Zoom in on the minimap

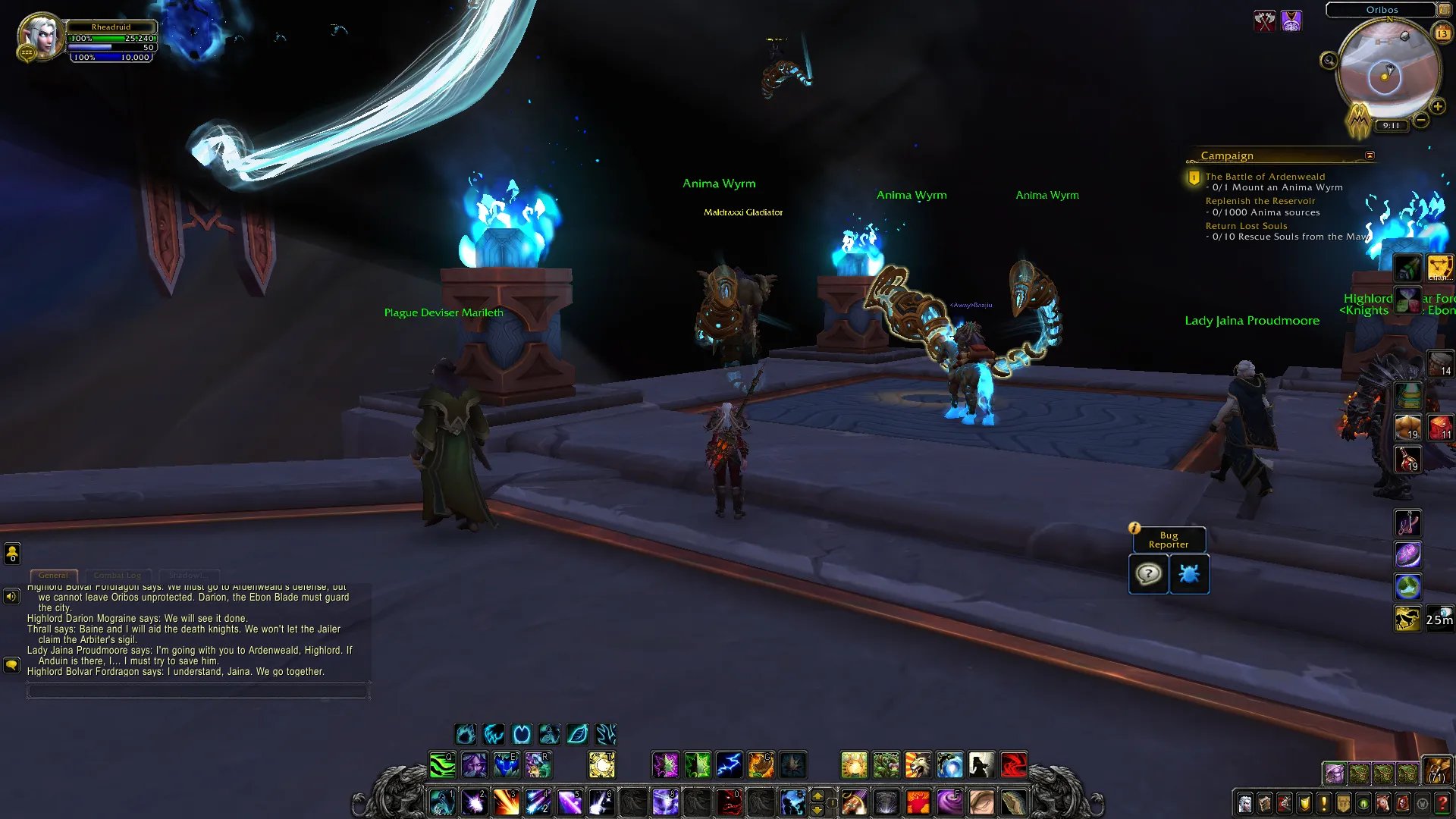click(x=1438, y=107)
